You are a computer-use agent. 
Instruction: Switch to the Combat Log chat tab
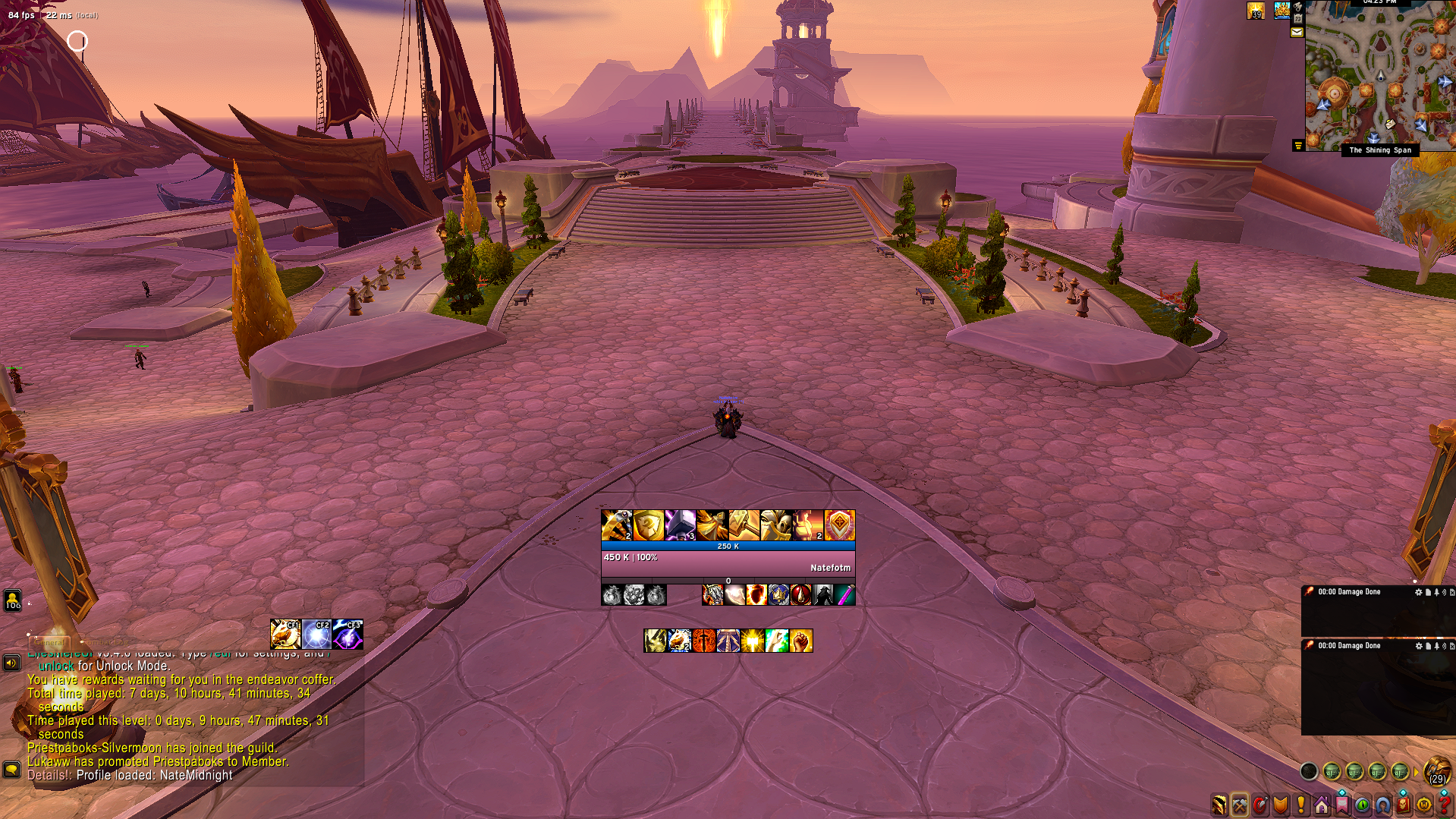point(105,641)
